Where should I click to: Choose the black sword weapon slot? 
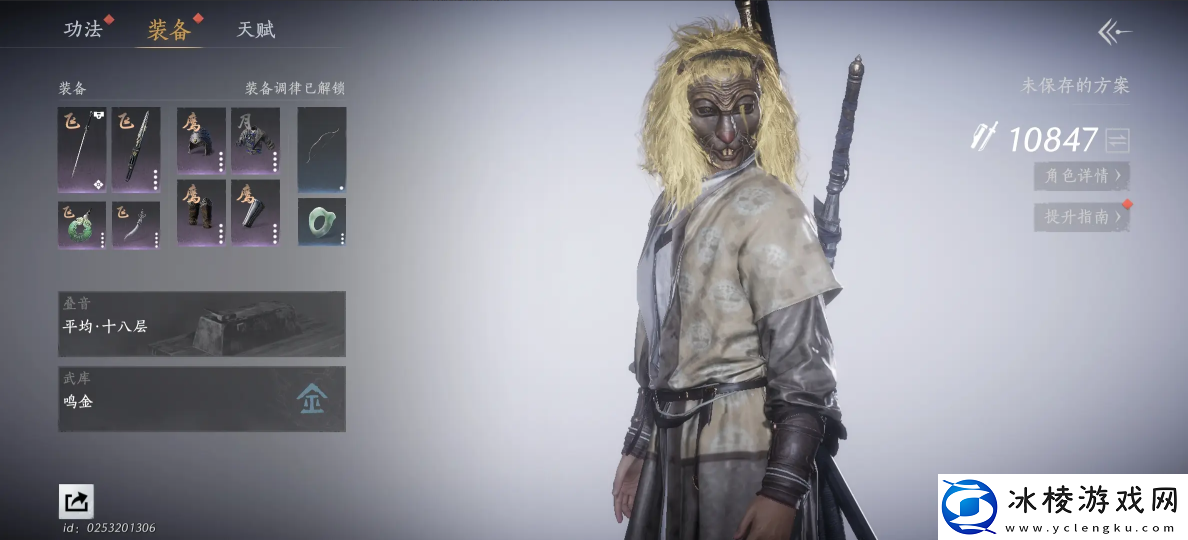(136, 149)
